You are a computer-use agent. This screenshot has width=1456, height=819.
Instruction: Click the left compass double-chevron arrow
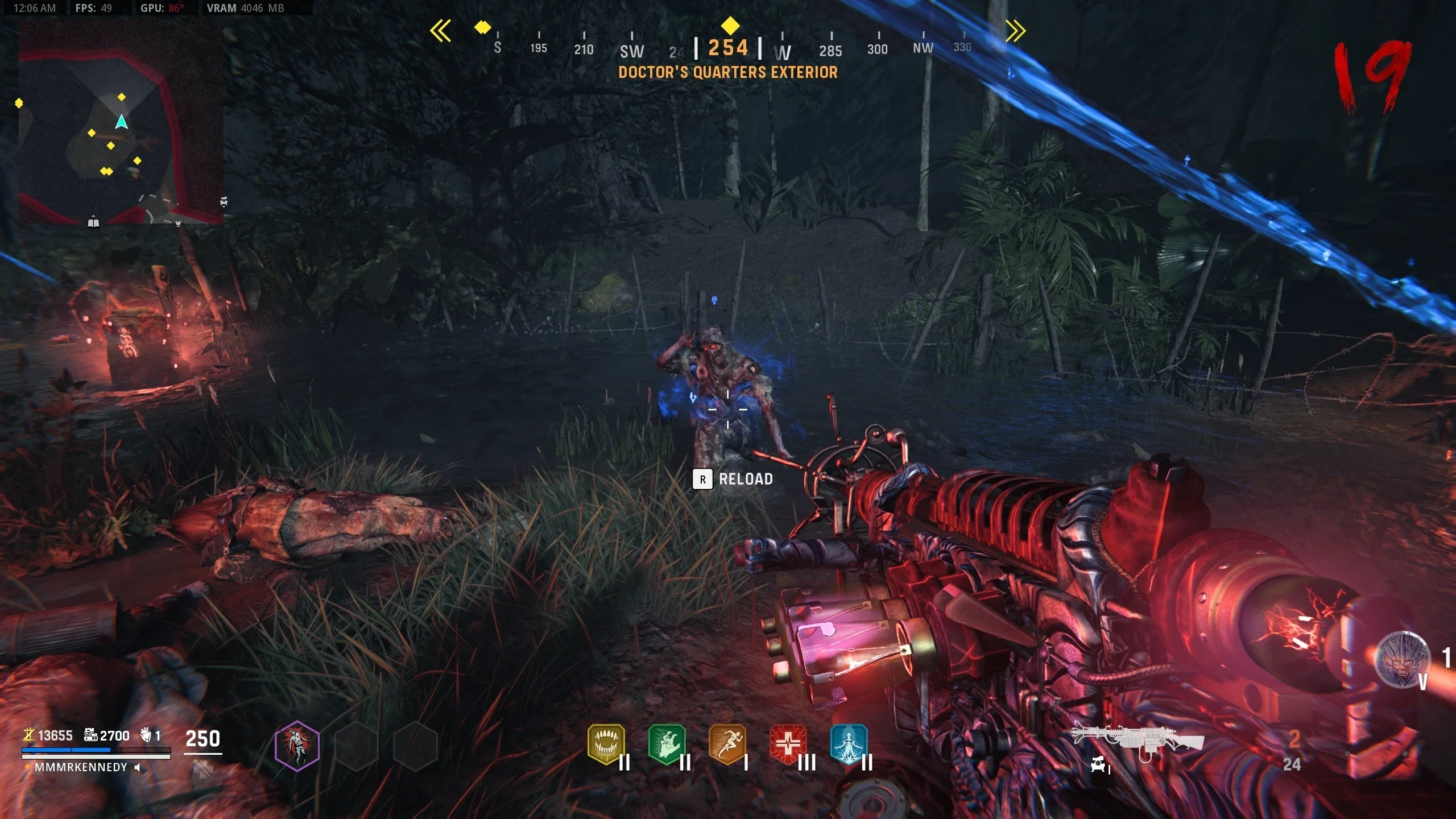click(440, 31)
